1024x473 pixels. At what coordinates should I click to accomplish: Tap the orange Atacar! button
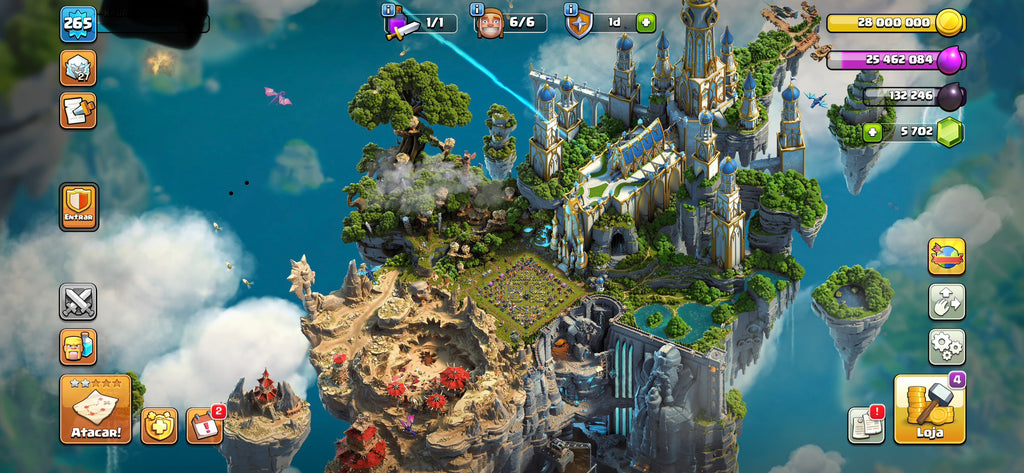coord(95,408)
